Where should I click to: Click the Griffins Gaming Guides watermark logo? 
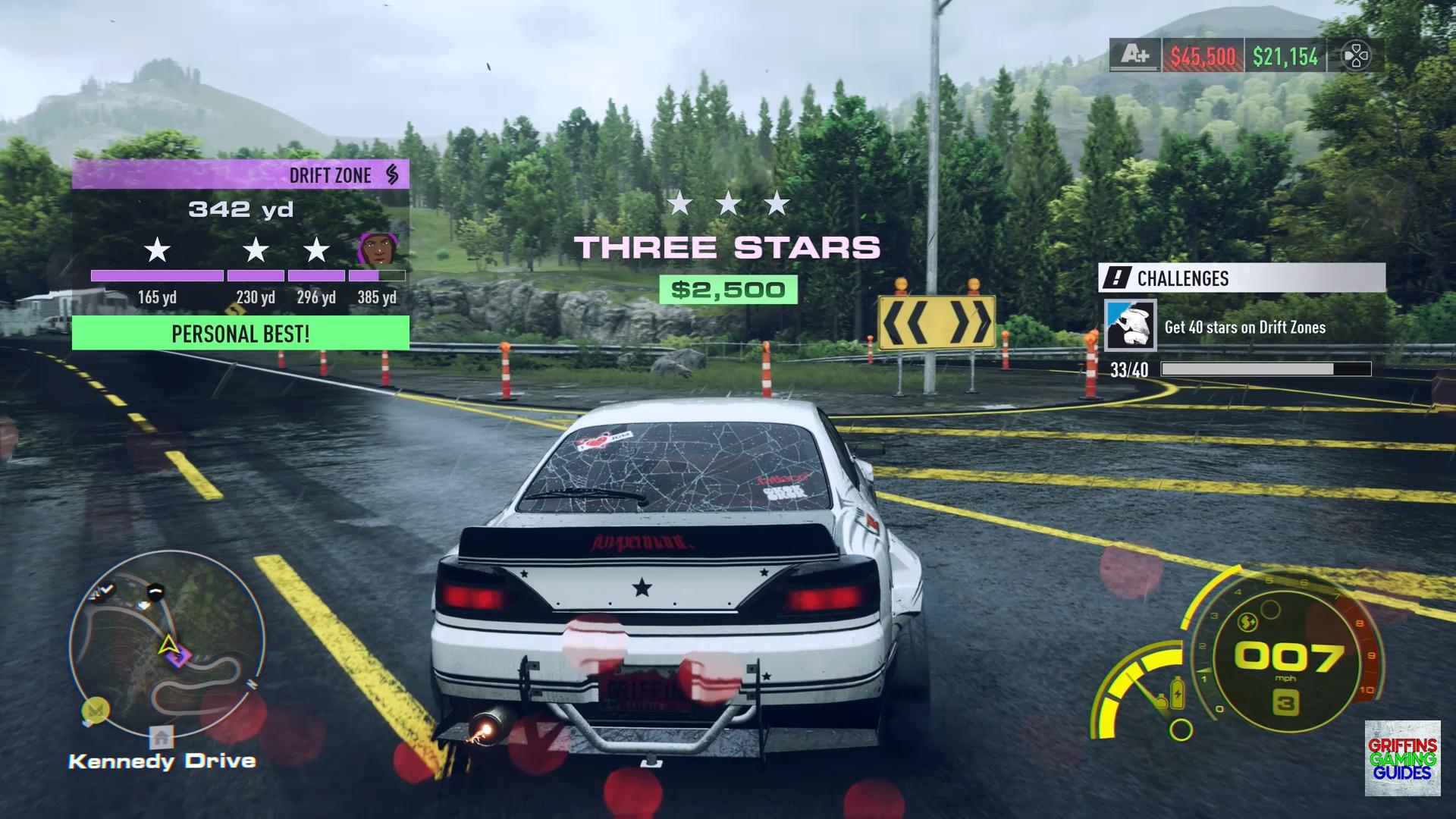pos(1402,758)
